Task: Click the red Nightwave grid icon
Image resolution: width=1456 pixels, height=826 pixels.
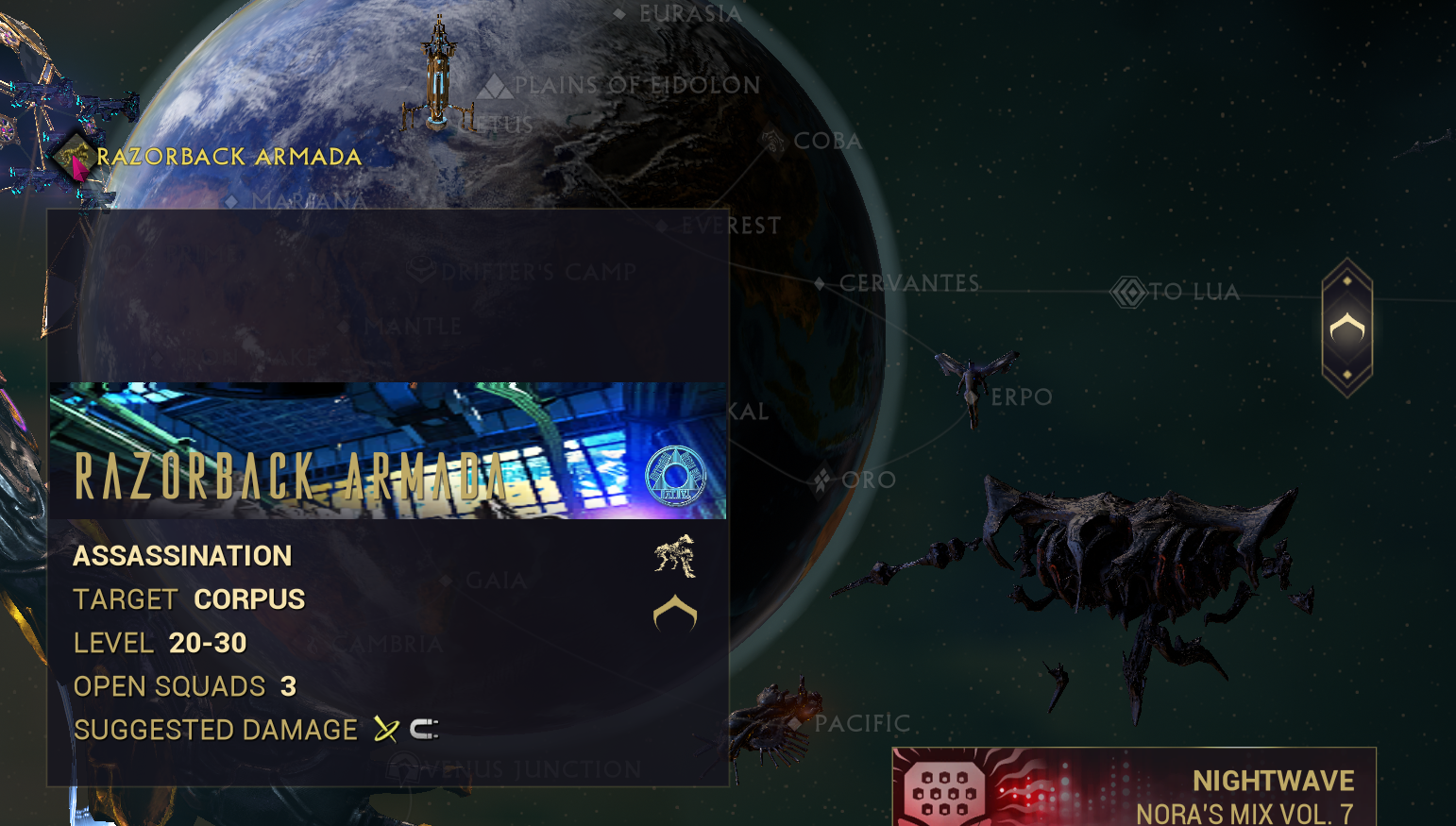Action: coord(947,786)
